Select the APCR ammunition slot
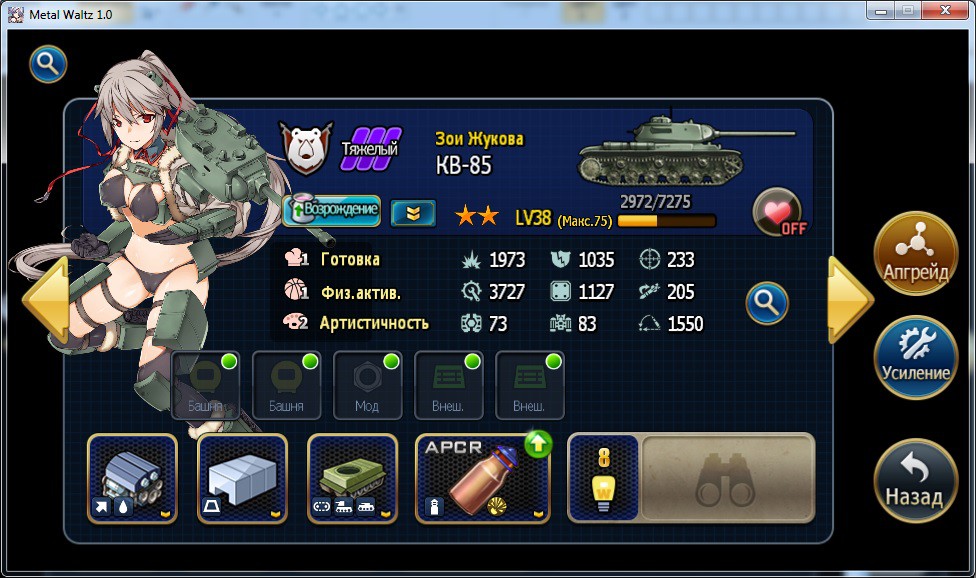The image size is (976, 578). tap(483, 478)
